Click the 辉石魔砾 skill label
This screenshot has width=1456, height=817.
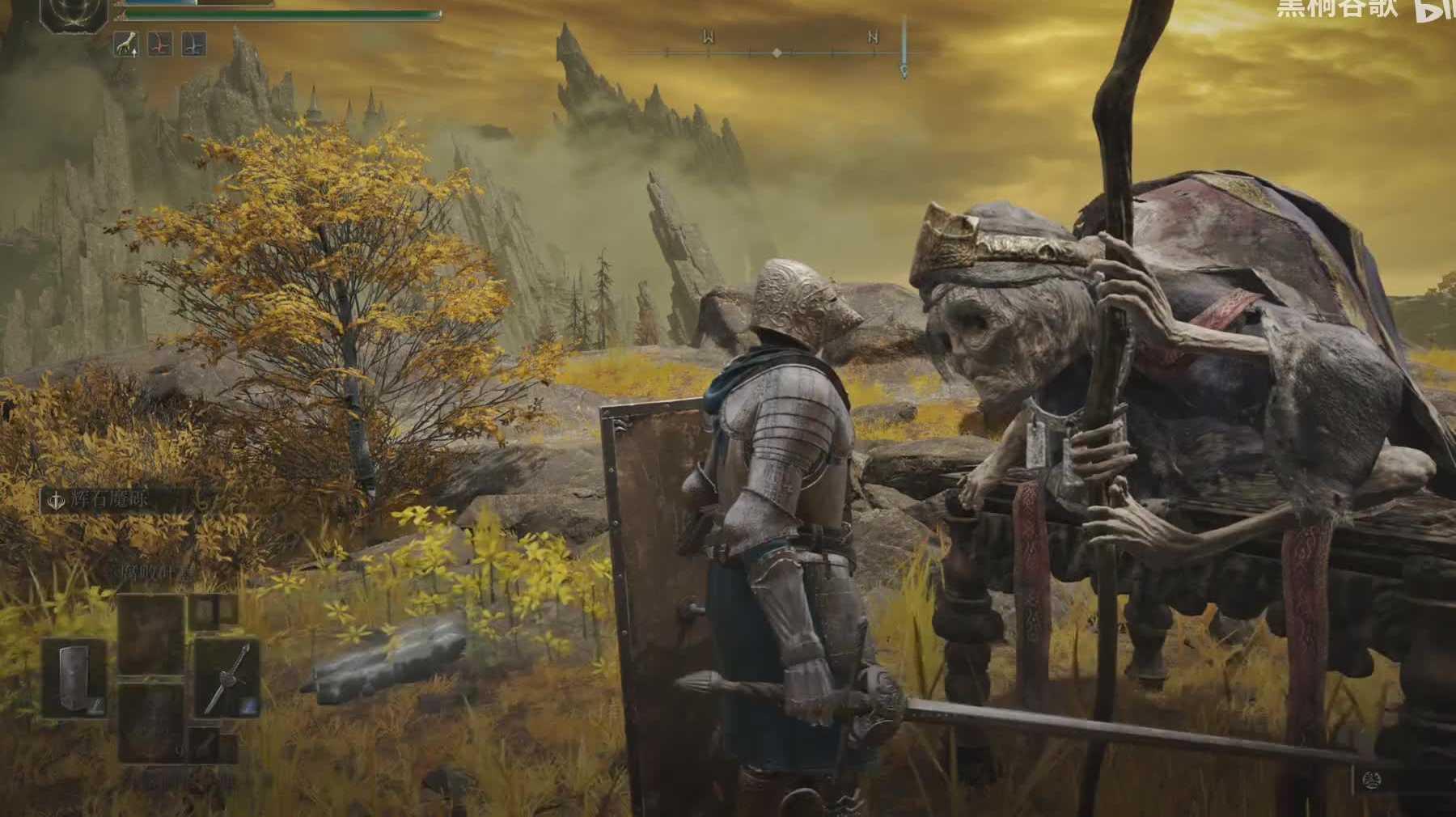coord(119,501)
